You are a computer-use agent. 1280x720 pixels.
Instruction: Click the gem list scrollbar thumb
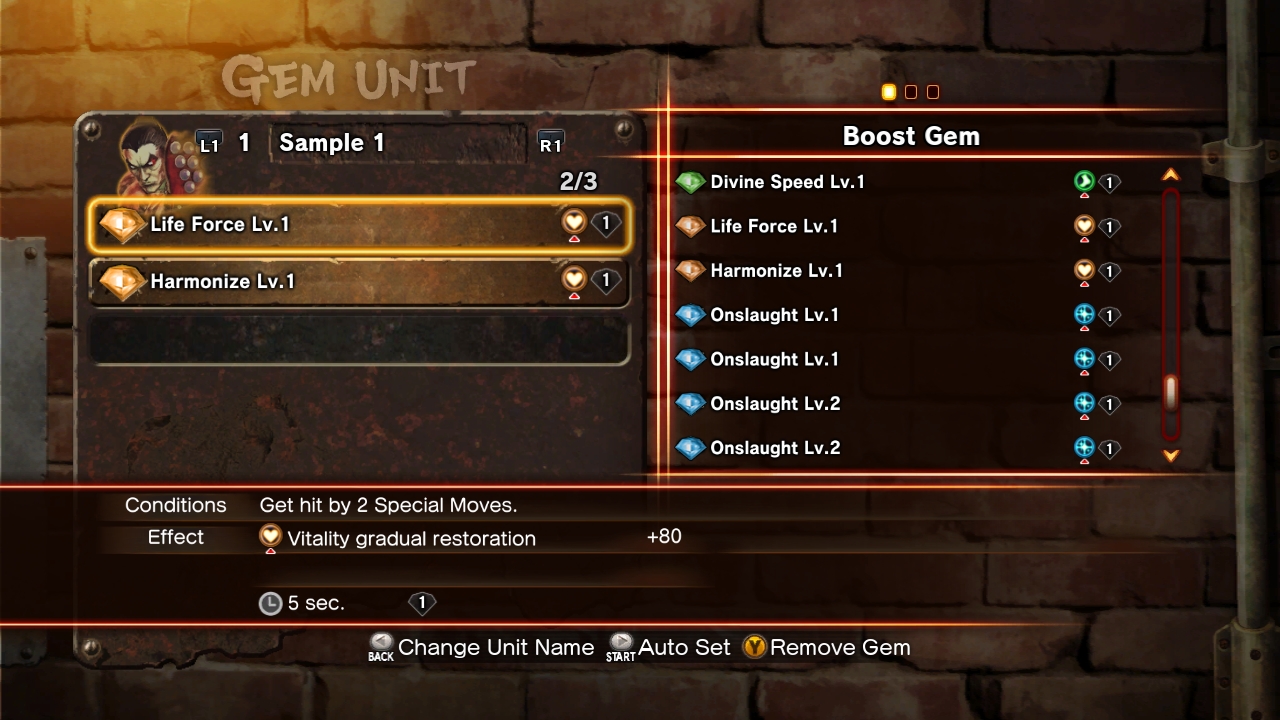(x=1171, y=393)
